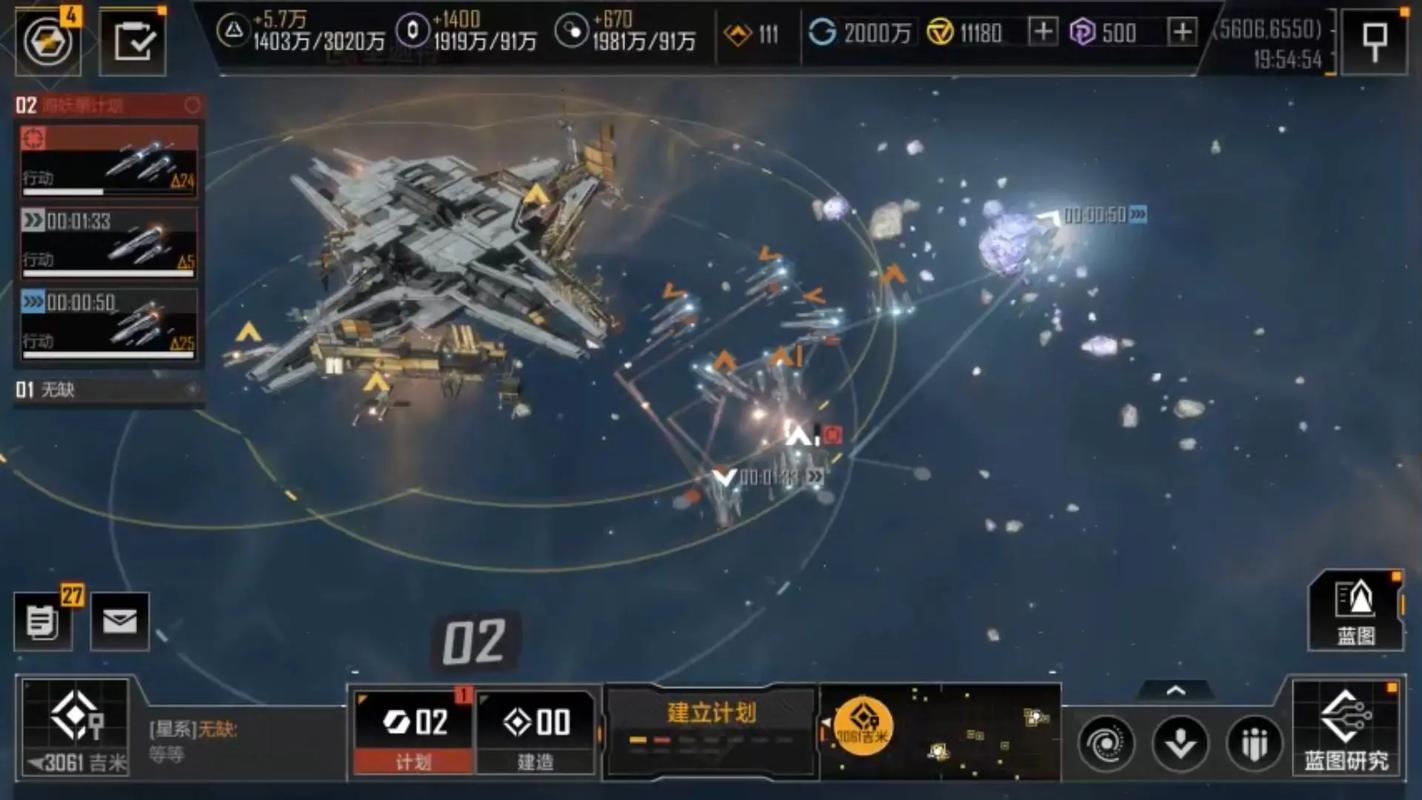This screenshot has height=800, width=1422.
Task: Open the reports icon showing 27 notifications
Action: (43, 623)
